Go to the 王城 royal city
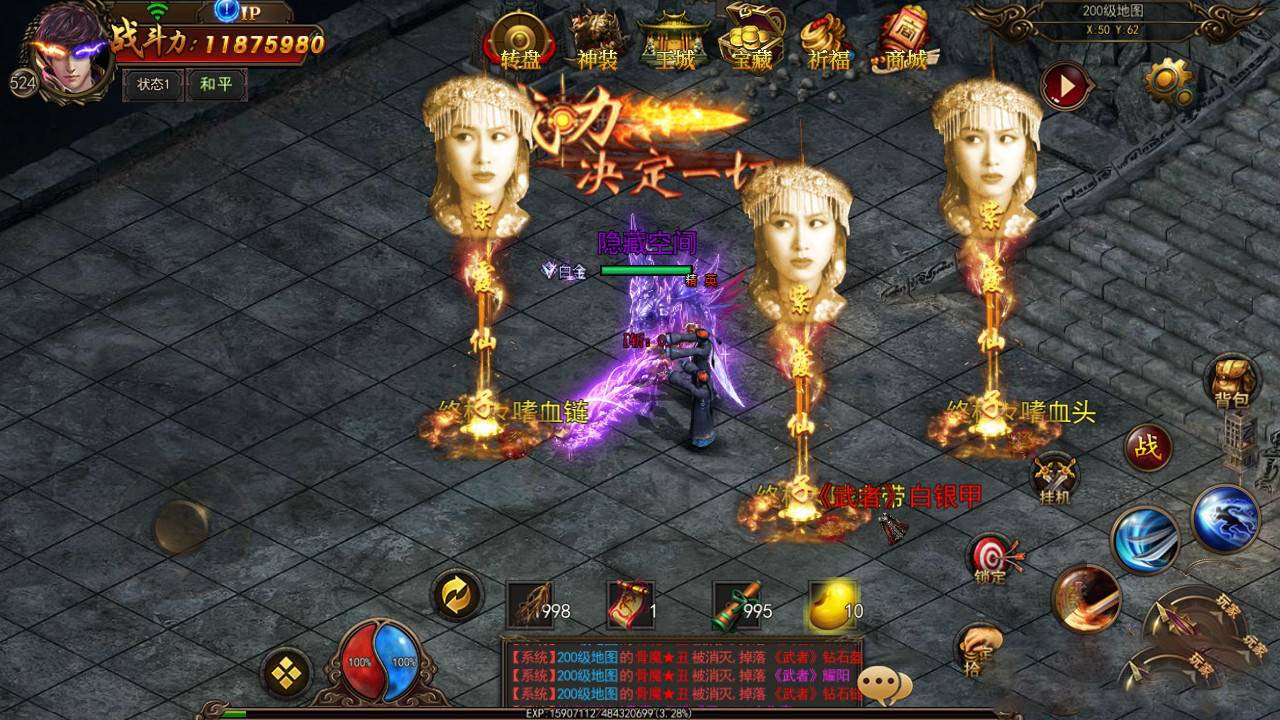 point(675,40)
